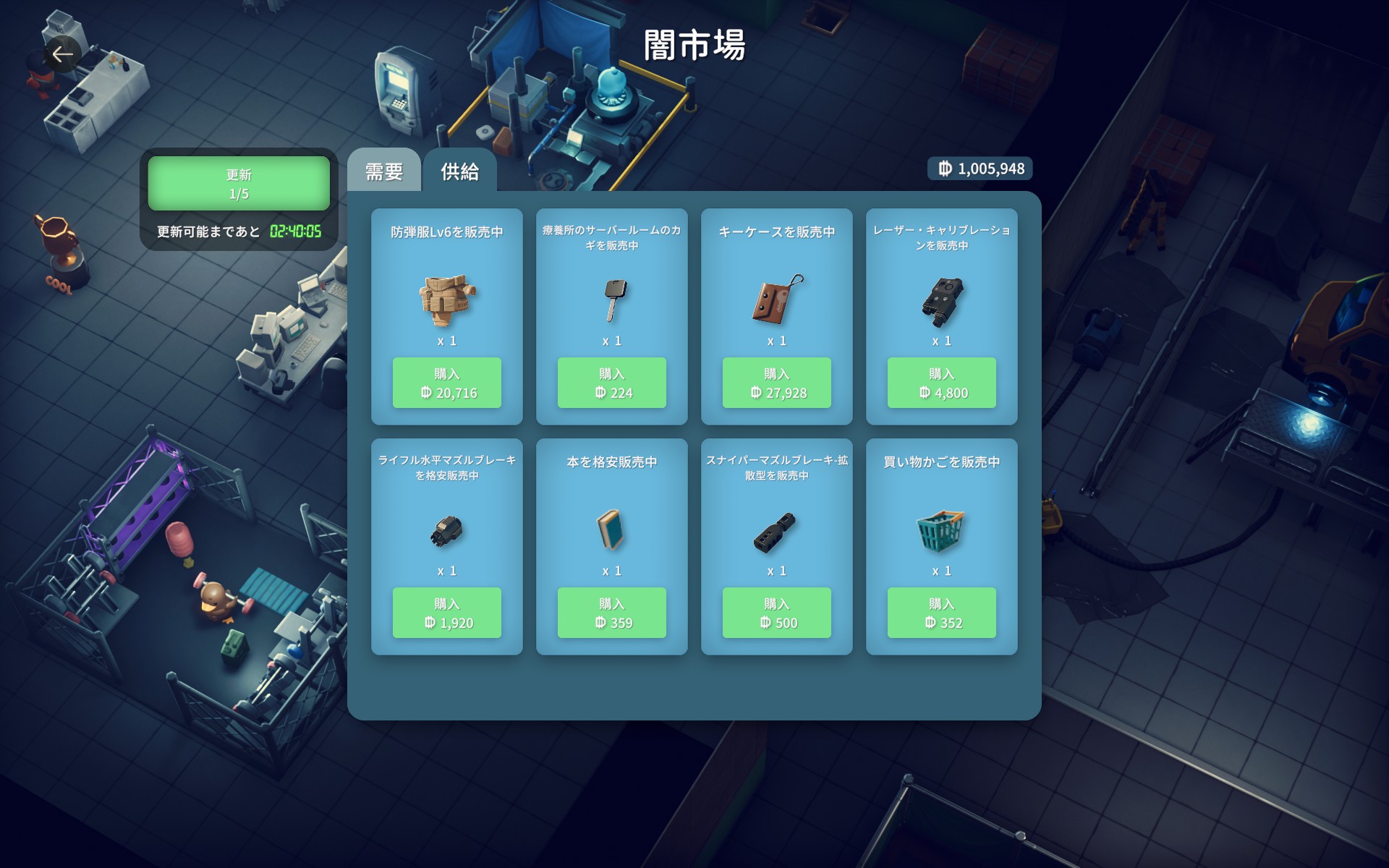1389x868 pixels.
Task: Select the laser calibration device icon
Action: 942,301
